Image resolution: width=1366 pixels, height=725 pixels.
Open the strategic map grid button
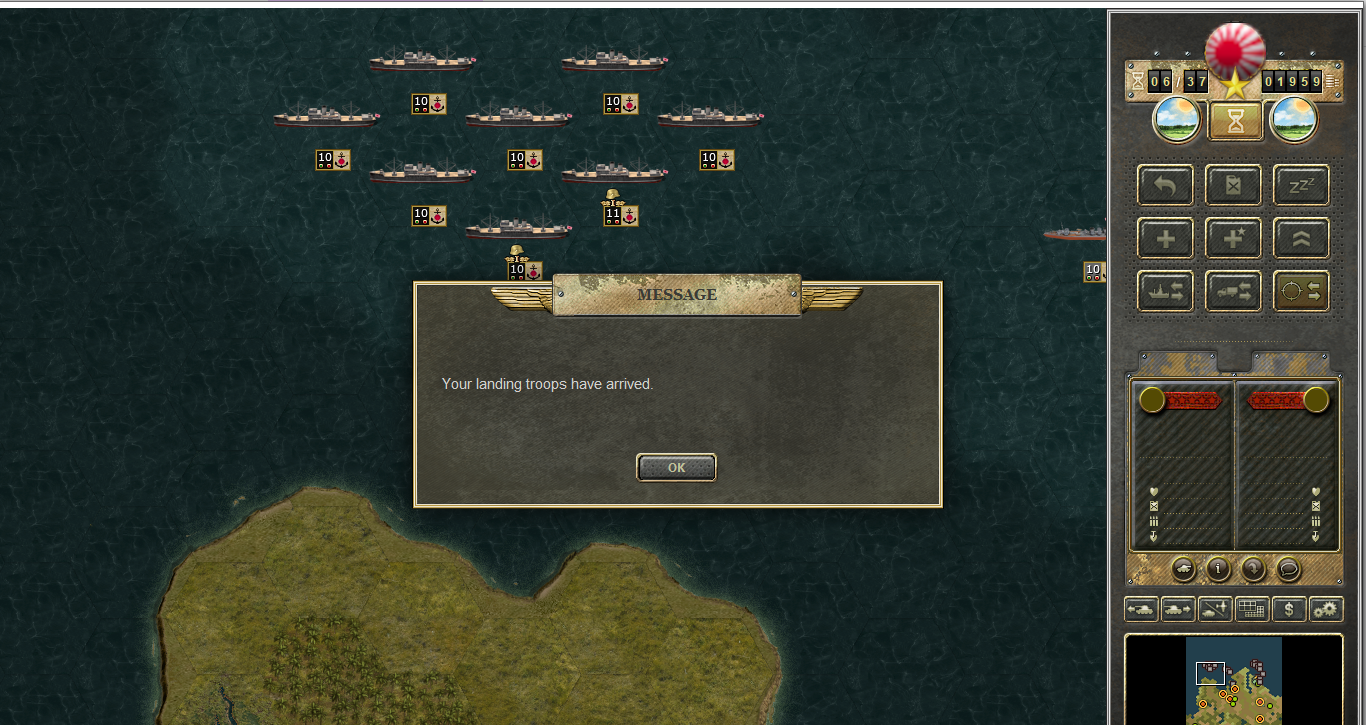point(1252,608)
